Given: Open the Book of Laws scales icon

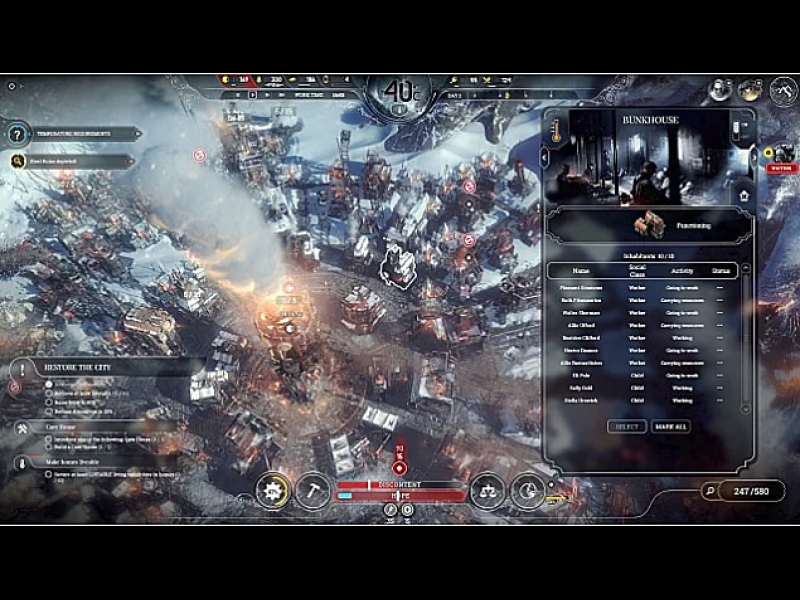Looking at the screenshot, I should click(x=487, y=490).
